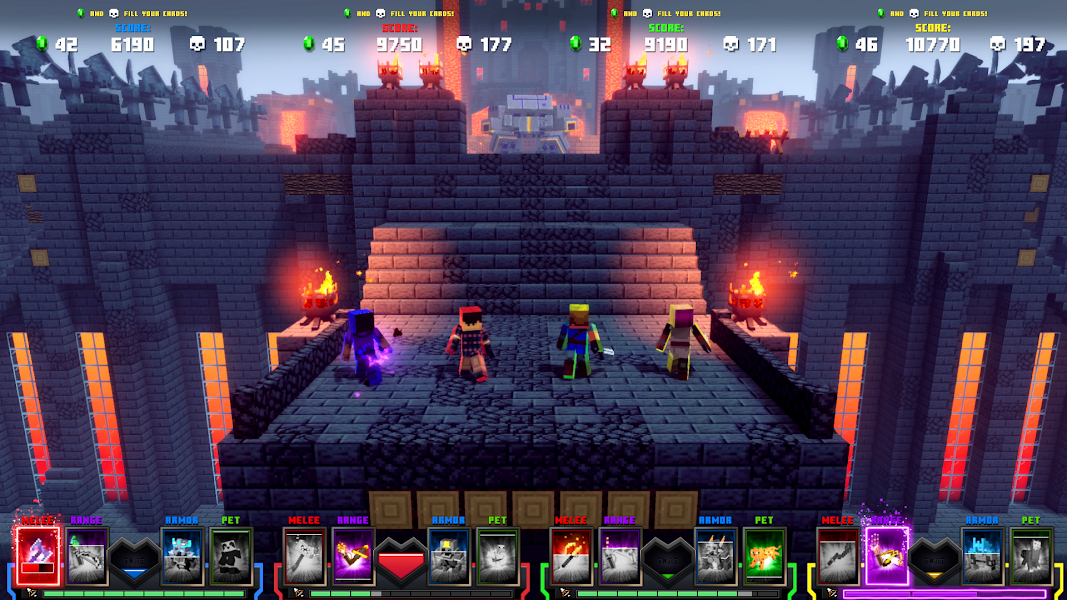
Task: Select the blue player's panda Pet card
Action: (x=230, y=556)
